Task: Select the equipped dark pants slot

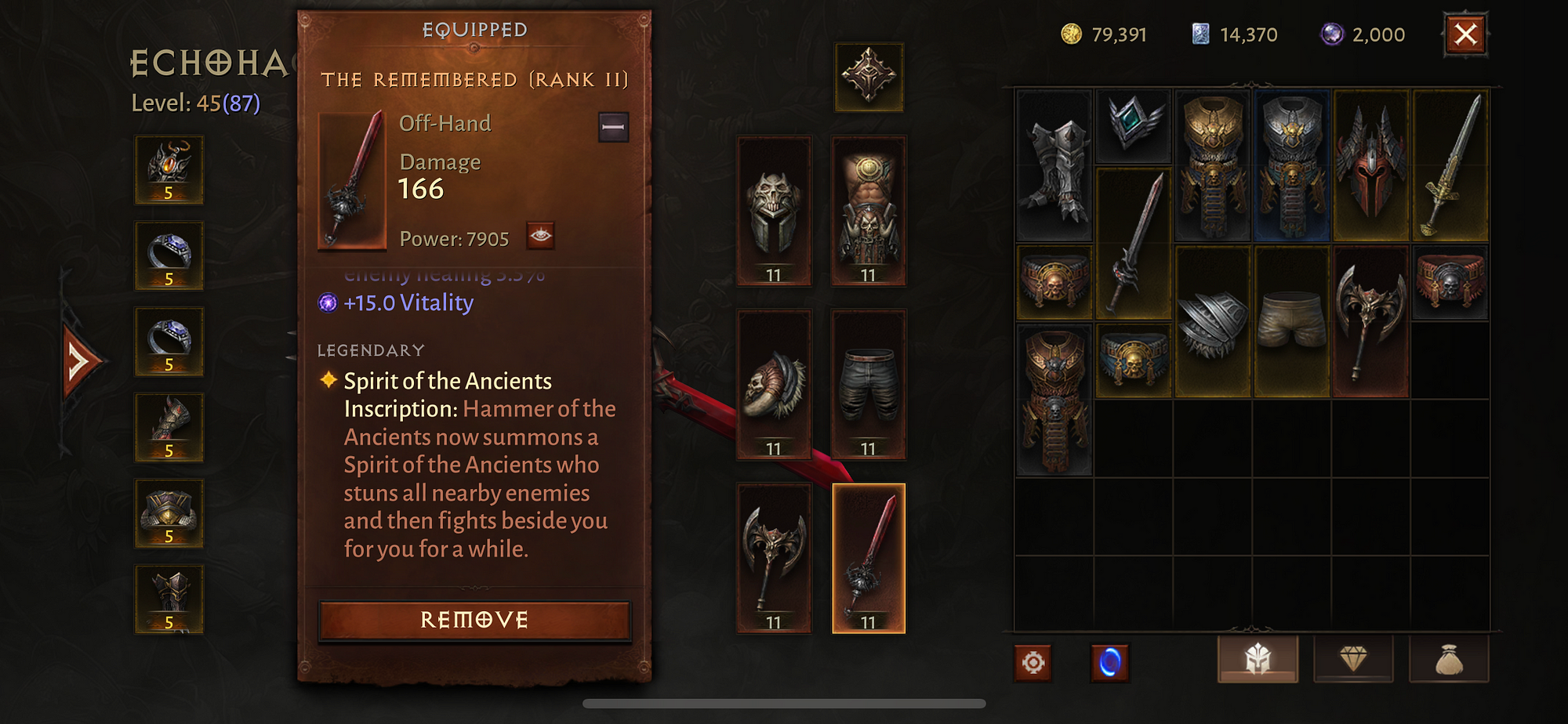Action: coord(868,385)
